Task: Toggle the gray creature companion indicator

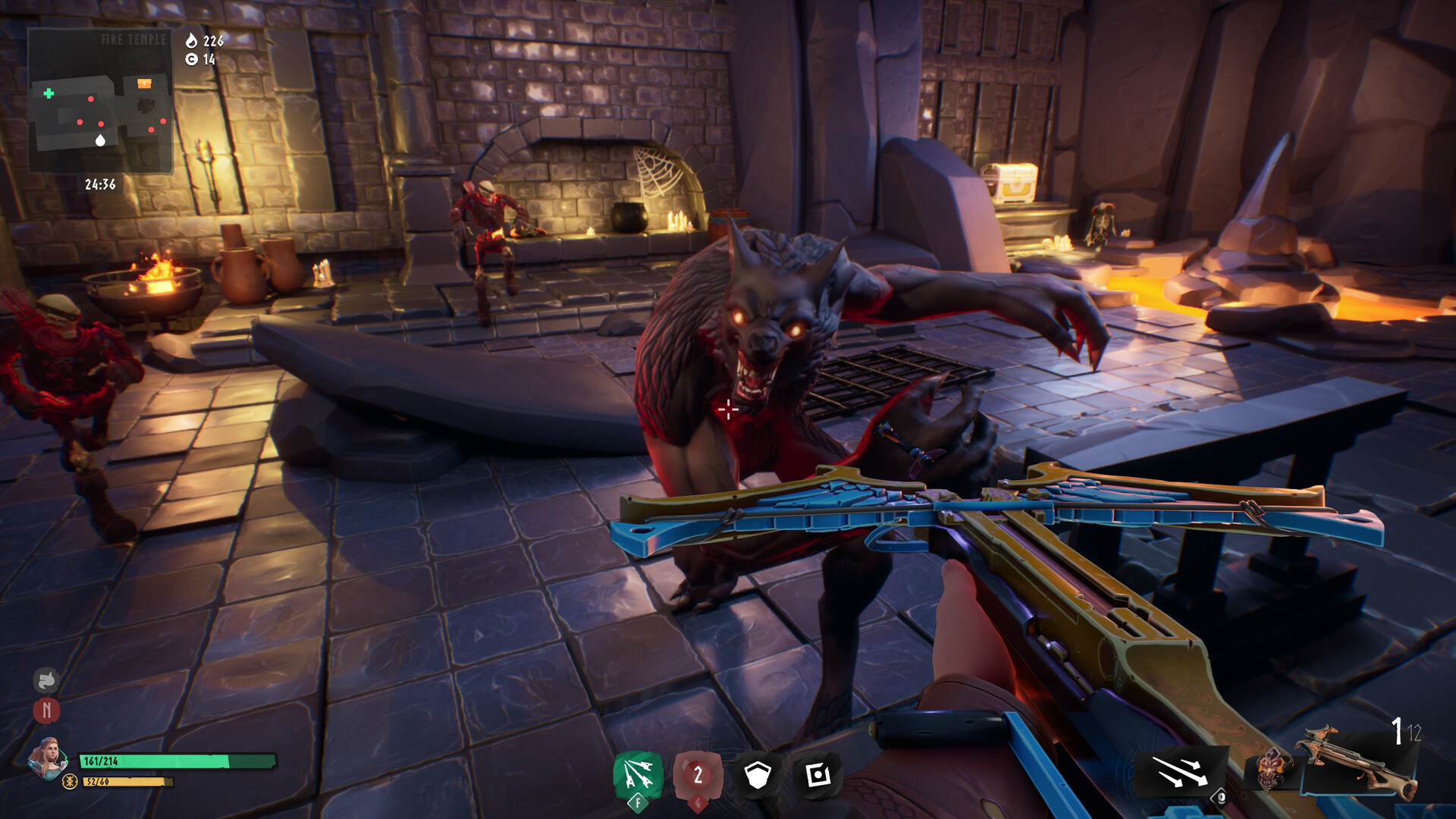Action: (x=45, y=680)
